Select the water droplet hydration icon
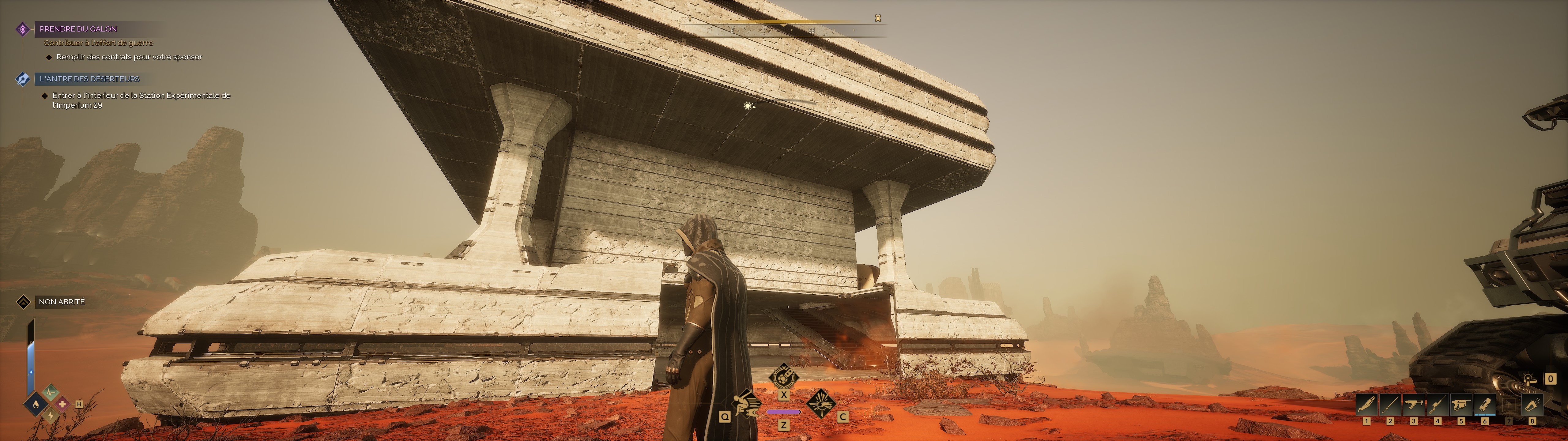 pyautogui.click(x=36, y=404)
